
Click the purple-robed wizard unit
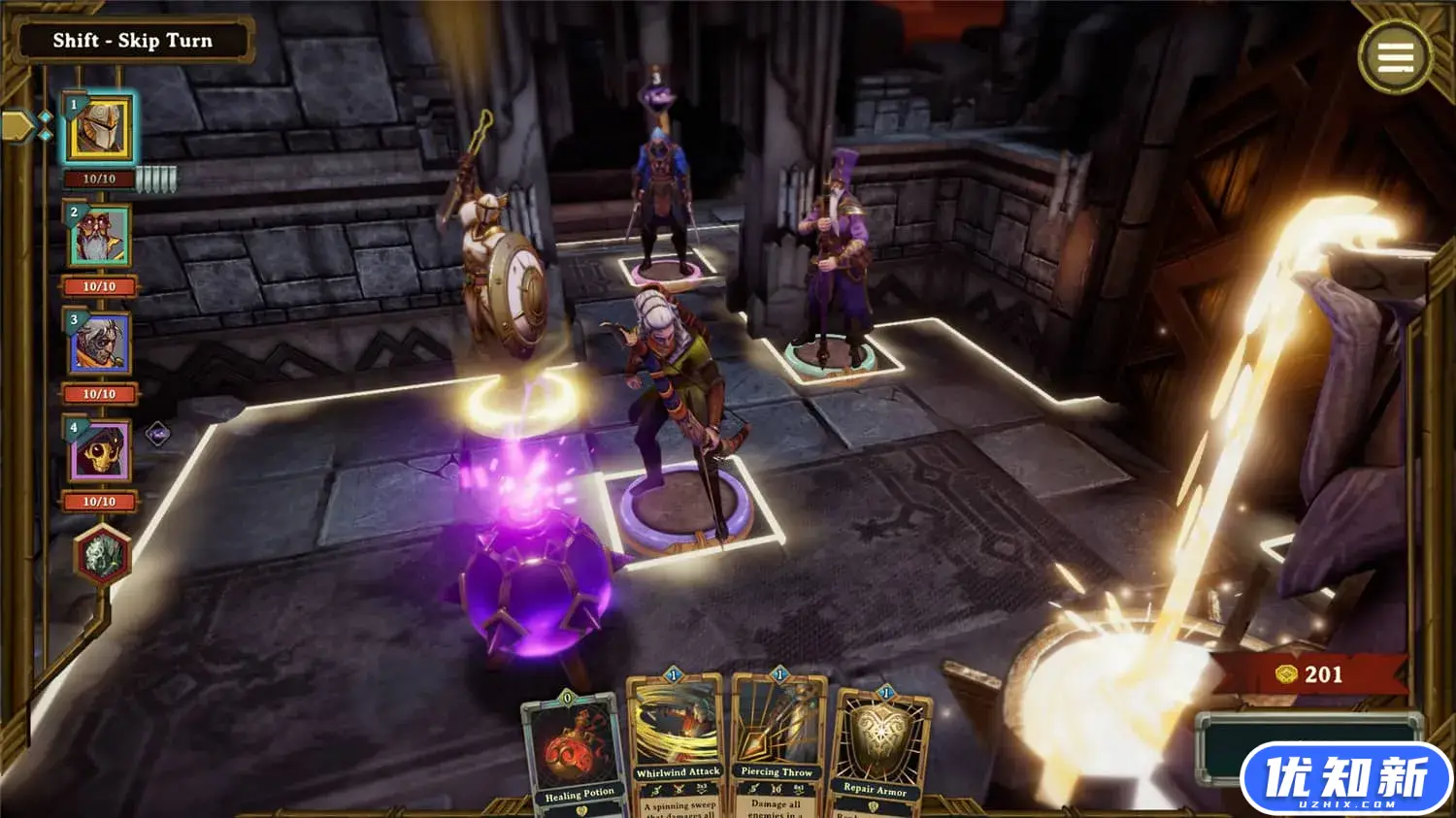(x=835, y=262)
